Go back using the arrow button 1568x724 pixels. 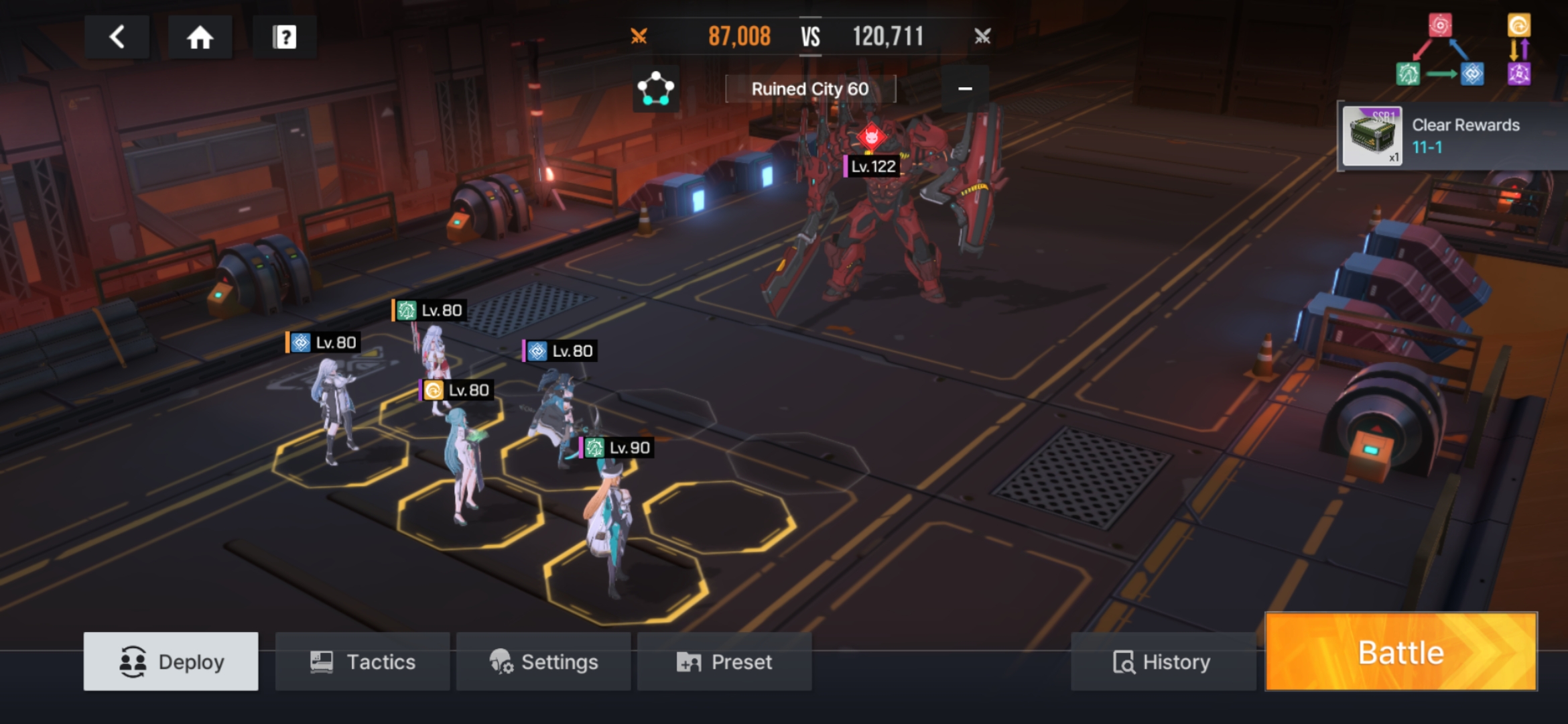(117, 37)
